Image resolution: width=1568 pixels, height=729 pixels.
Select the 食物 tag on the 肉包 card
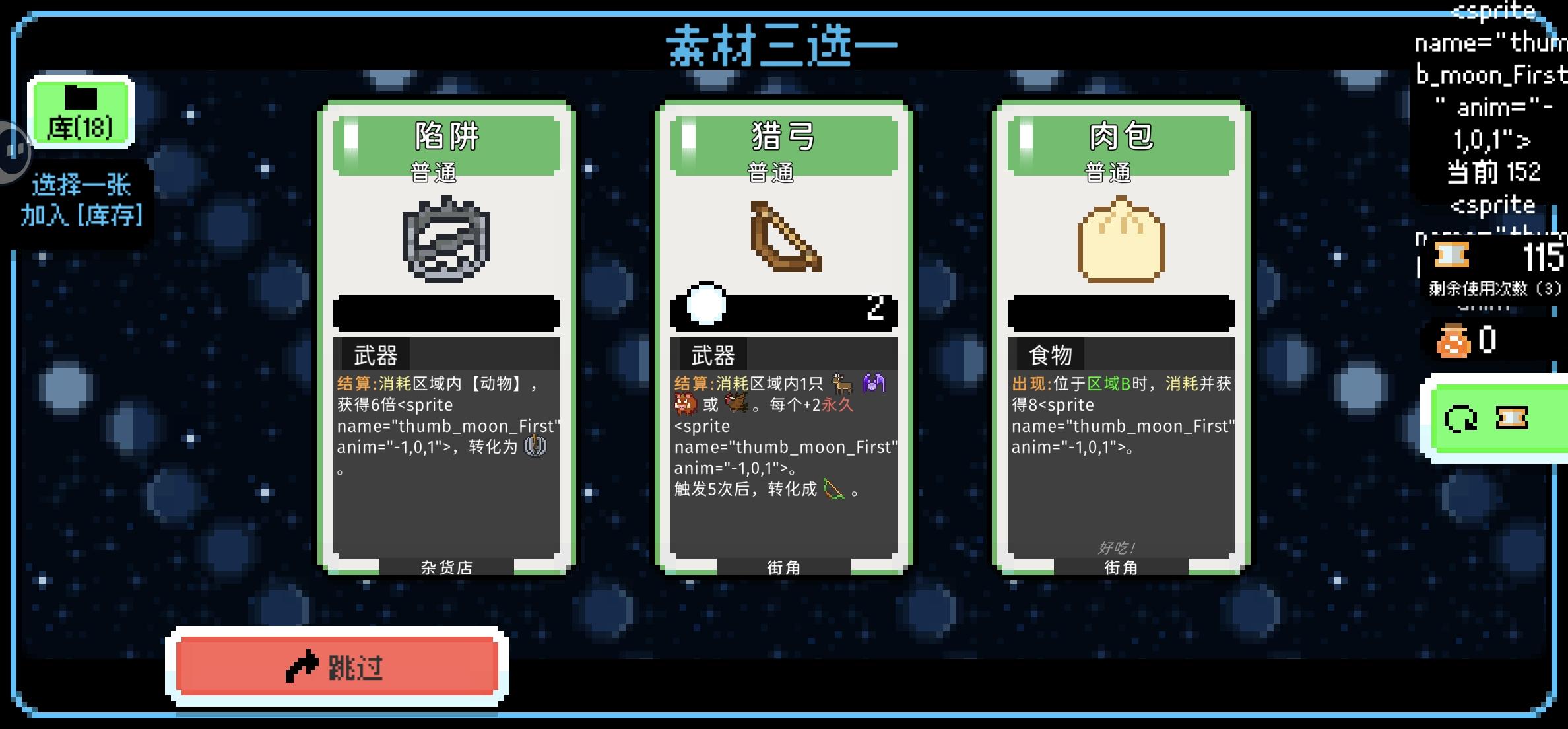click(x=1048, y=354)
